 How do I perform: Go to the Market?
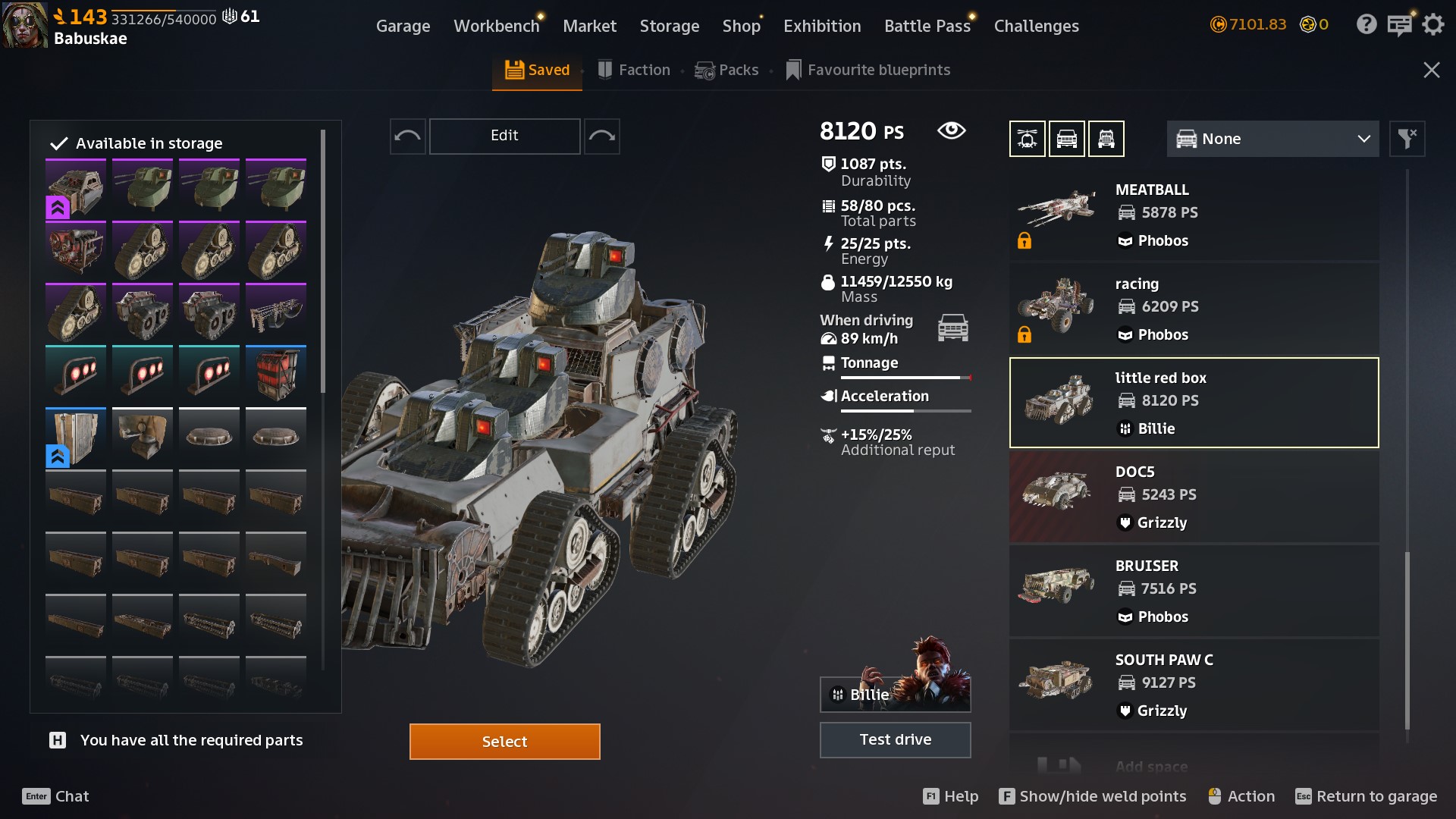pos(589,26)
